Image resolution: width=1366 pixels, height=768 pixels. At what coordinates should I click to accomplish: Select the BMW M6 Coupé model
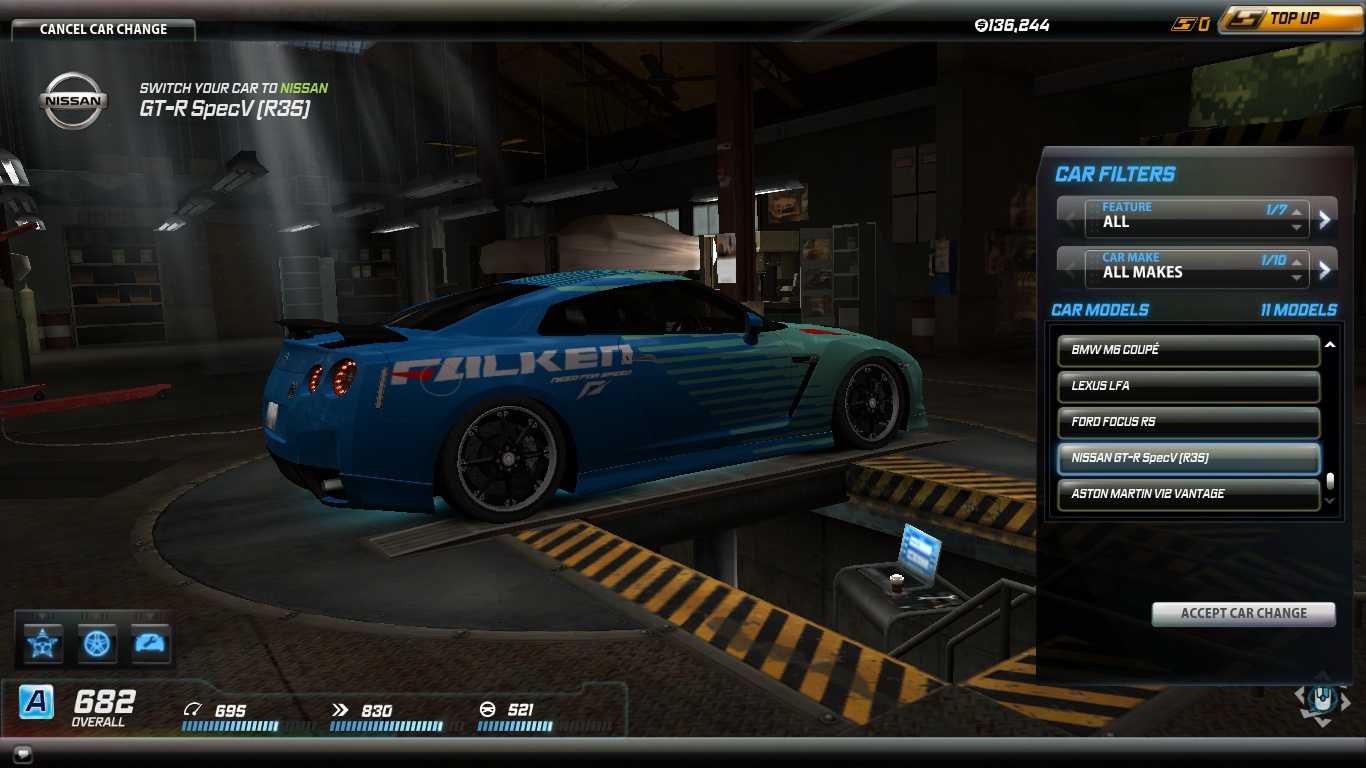(x=1188, y=350)
